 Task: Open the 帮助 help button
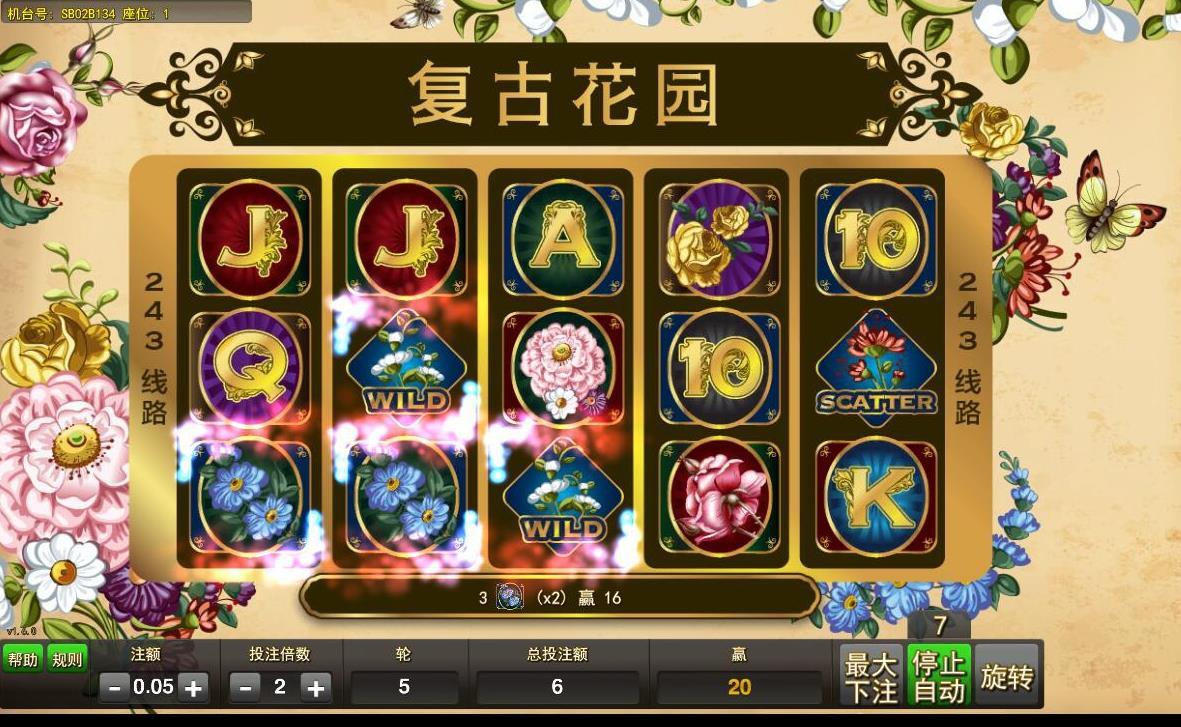click(x=22, y=660)
